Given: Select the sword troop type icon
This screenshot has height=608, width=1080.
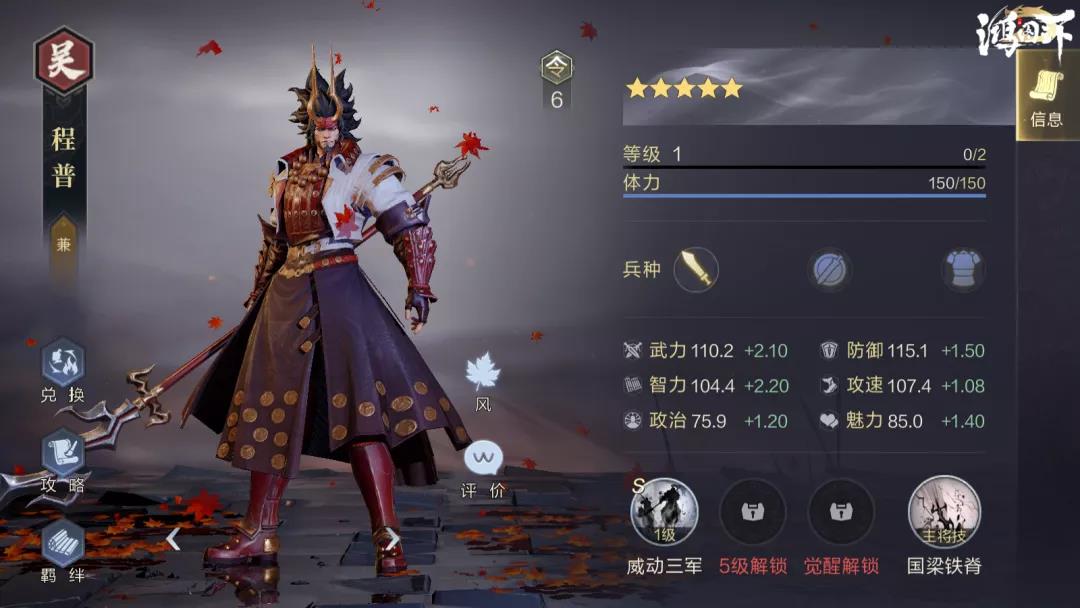Looking at the screenshot, I should click(x=696, y=269).
